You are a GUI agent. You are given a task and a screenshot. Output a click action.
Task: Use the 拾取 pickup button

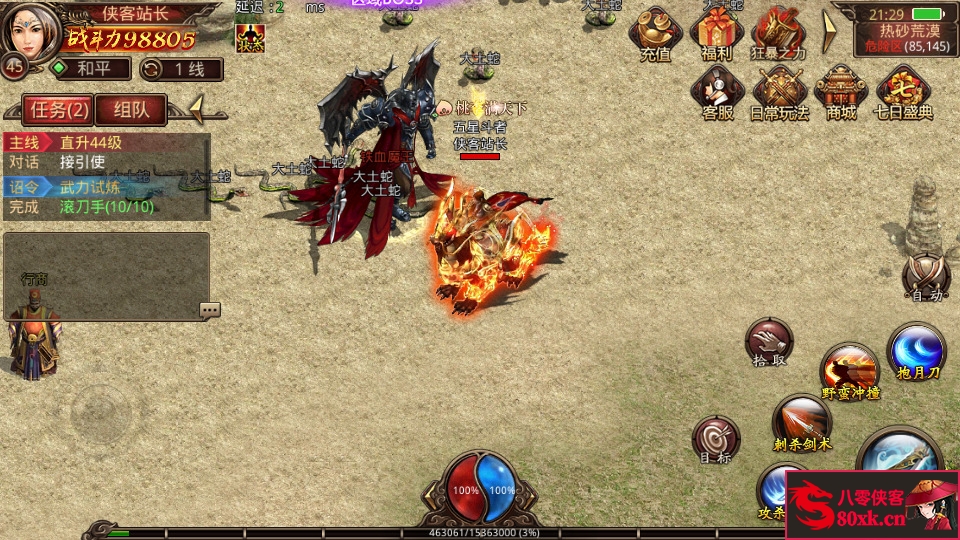click(x=768, y=344)
